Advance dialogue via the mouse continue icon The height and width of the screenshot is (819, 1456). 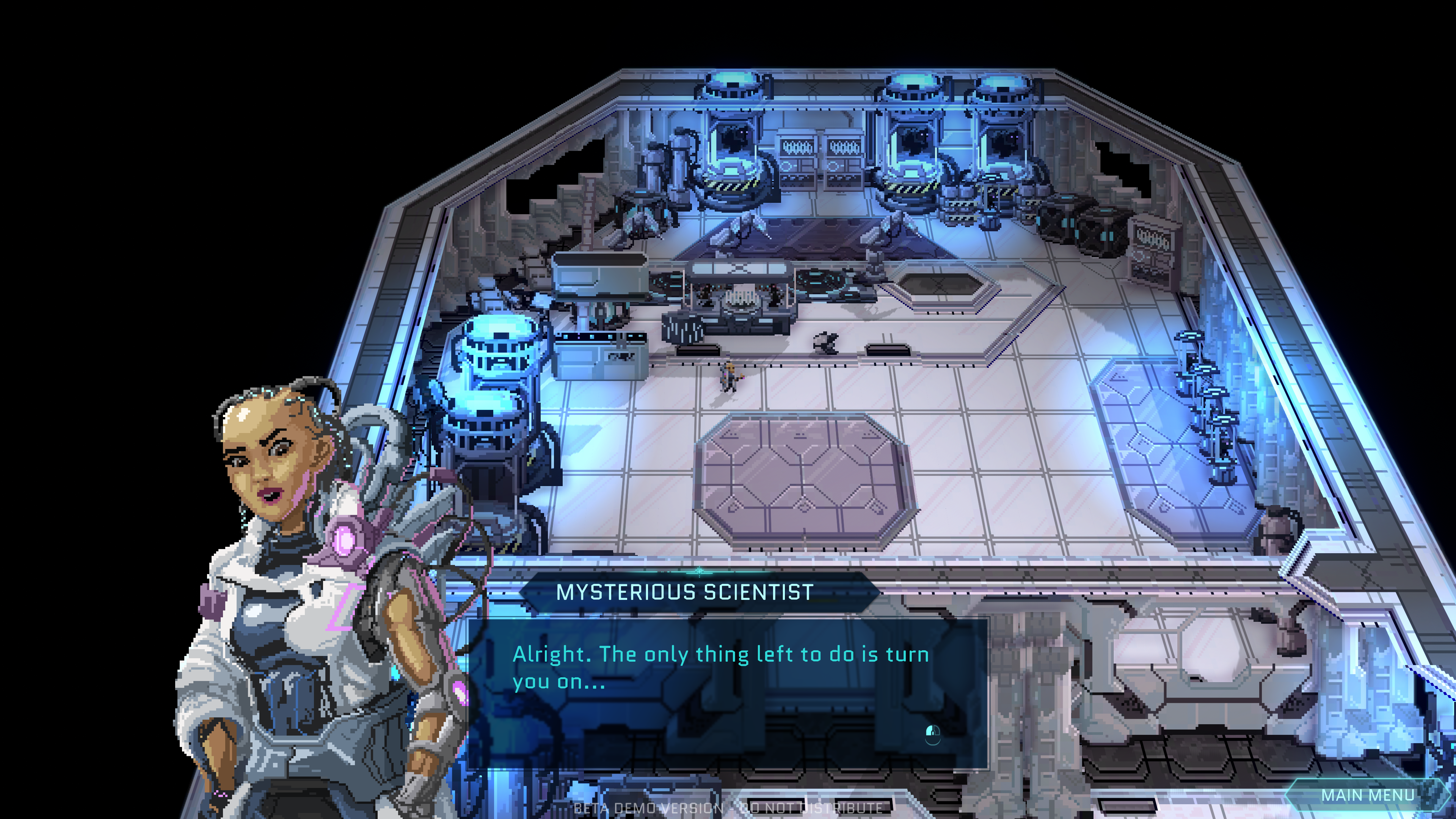click(932, 734)
